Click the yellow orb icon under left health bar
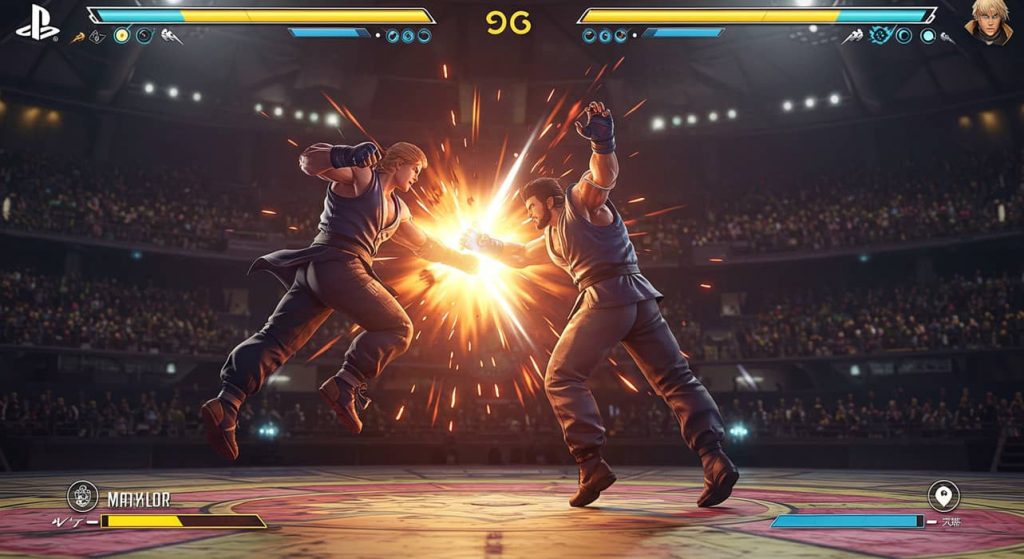The width and height of the screenshot is (1024, 559). coord(121,36)
